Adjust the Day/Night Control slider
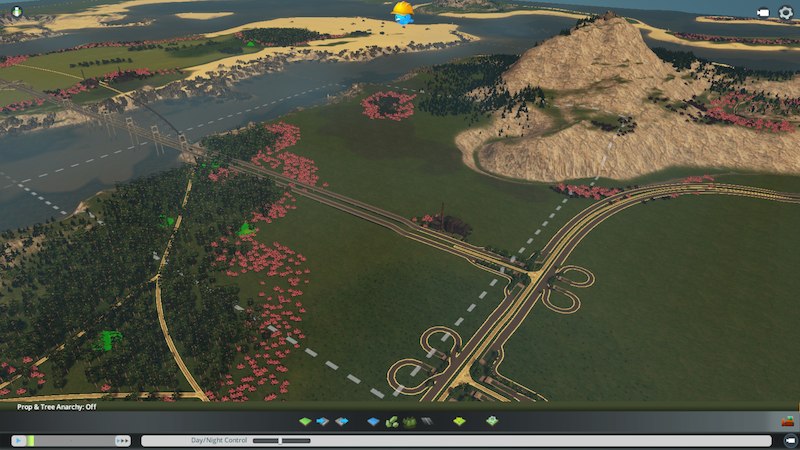800x450 pixels. [267, 440]
